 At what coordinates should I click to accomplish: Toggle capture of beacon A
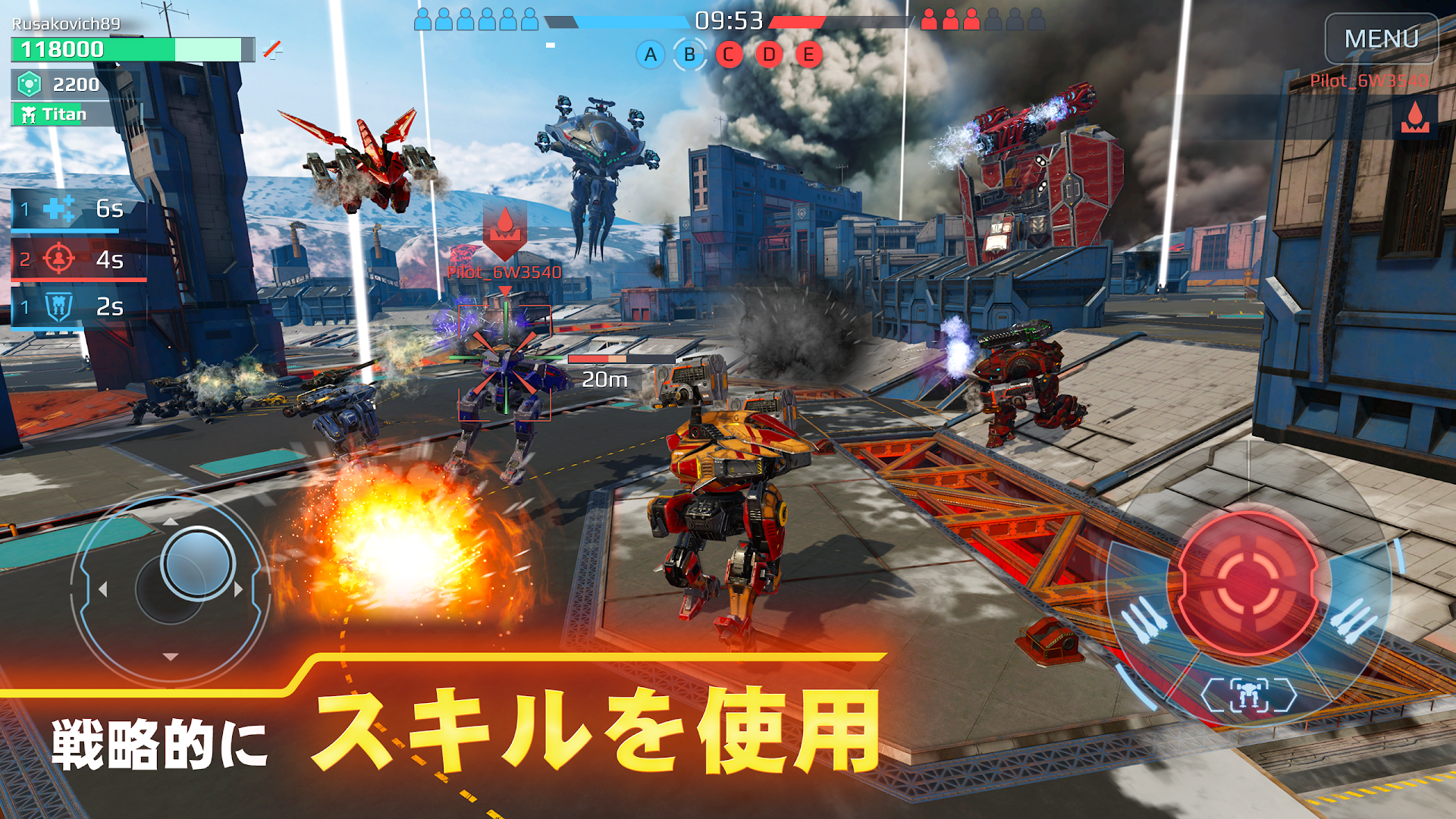click(649, 55)
